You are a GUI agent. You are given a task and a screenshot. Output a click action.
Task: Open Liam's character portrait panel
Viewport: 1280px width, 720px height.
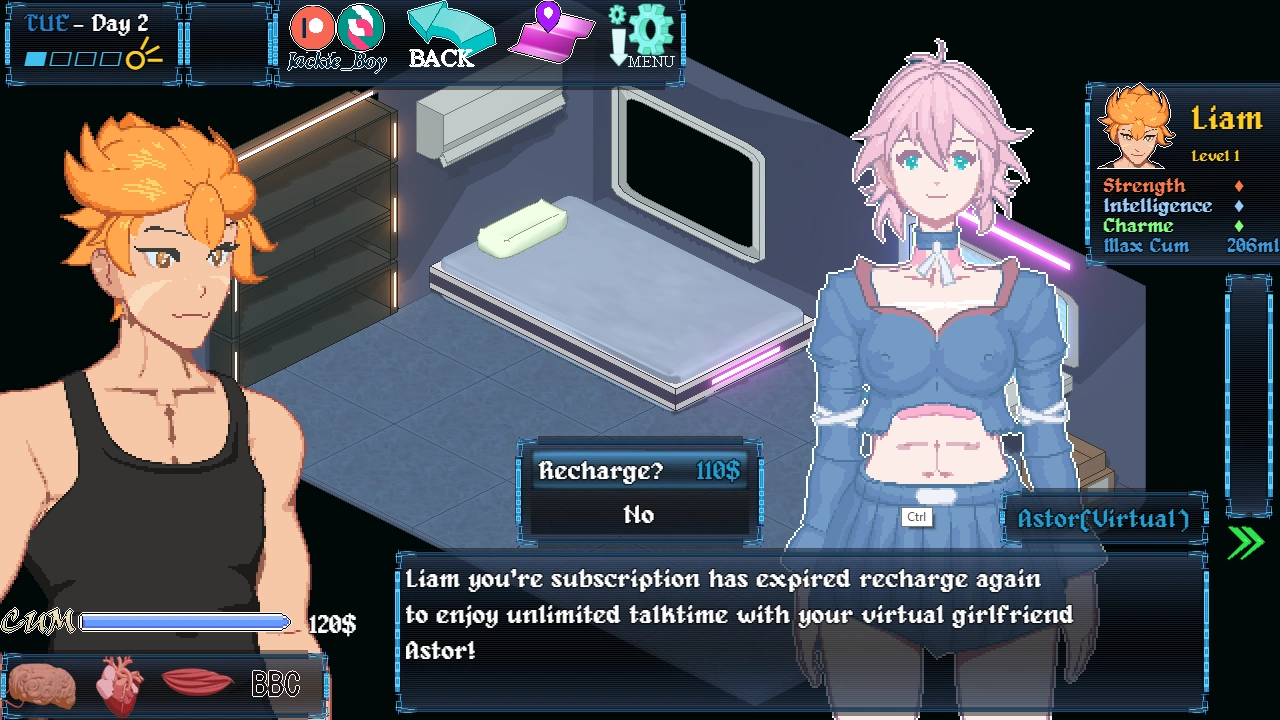[x=1136, y=127]
